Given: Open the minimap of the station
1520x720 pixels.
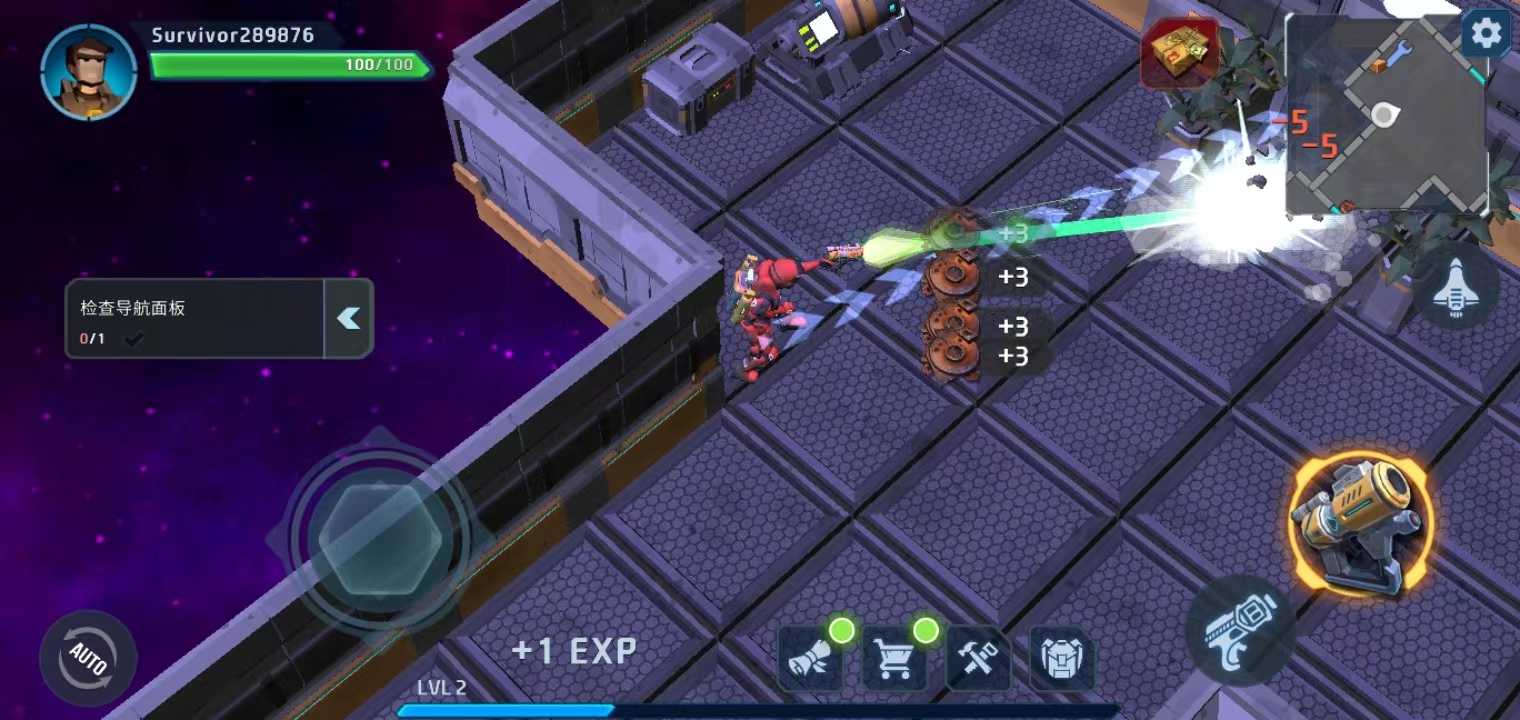Looking at the screenshot, I should [x=1385, y=115].
